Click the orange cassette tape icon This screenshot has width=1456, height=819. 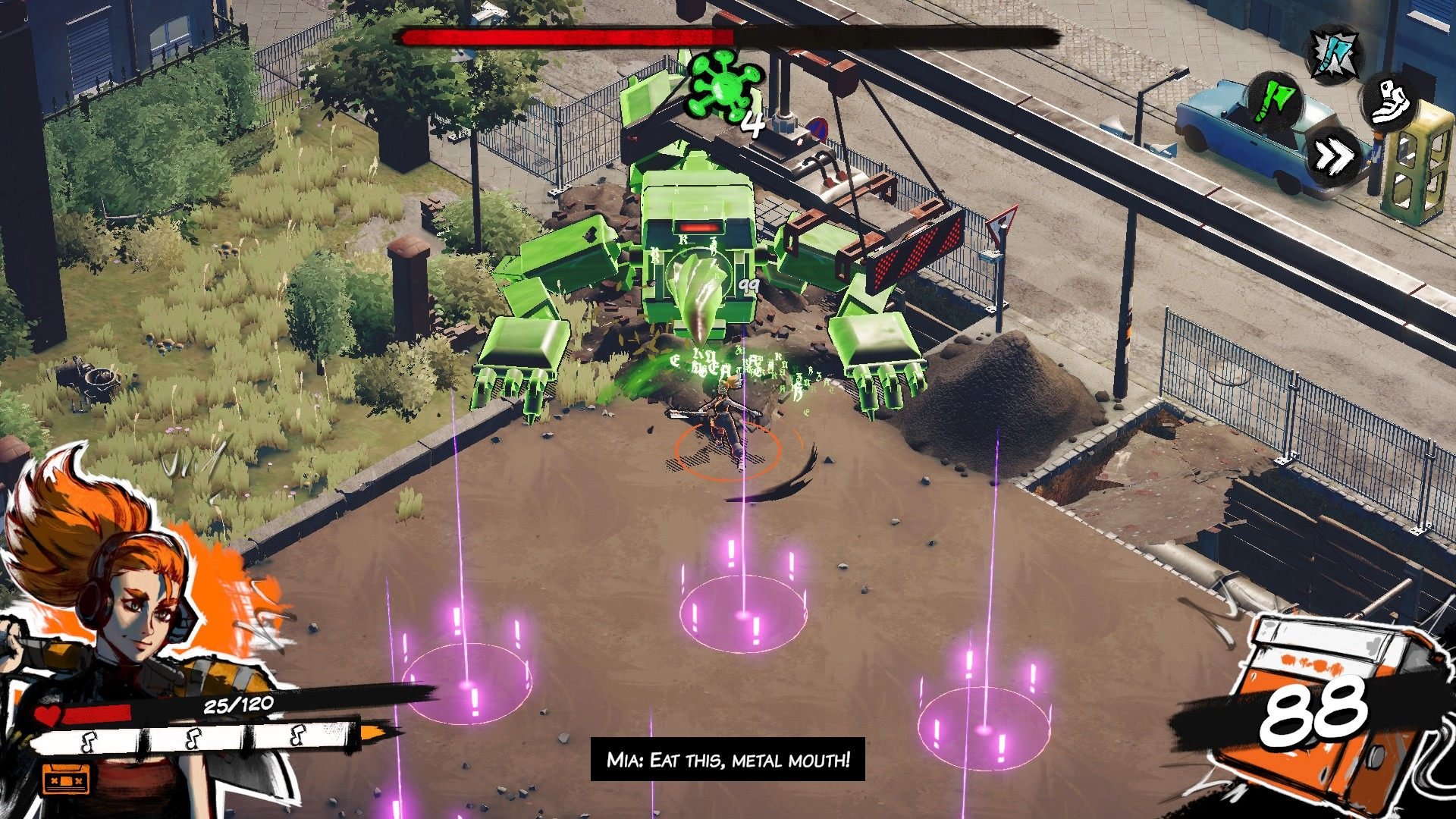(x=65, y=780)
